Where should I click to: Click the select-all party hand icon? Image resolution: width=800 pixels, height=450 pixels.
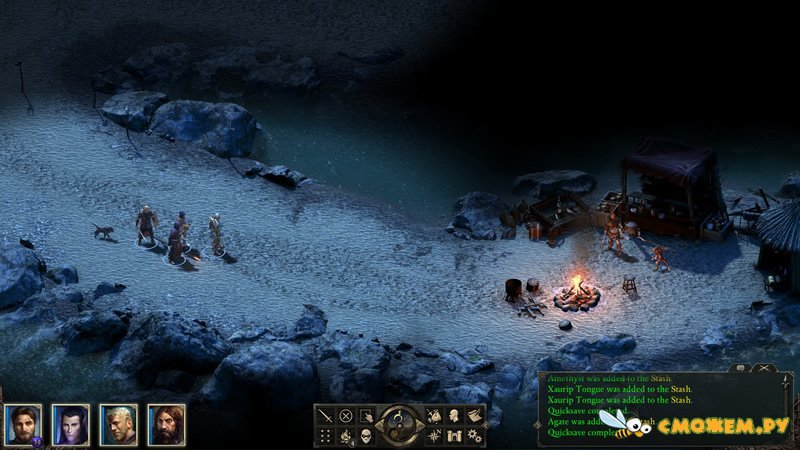pos(366,416)
